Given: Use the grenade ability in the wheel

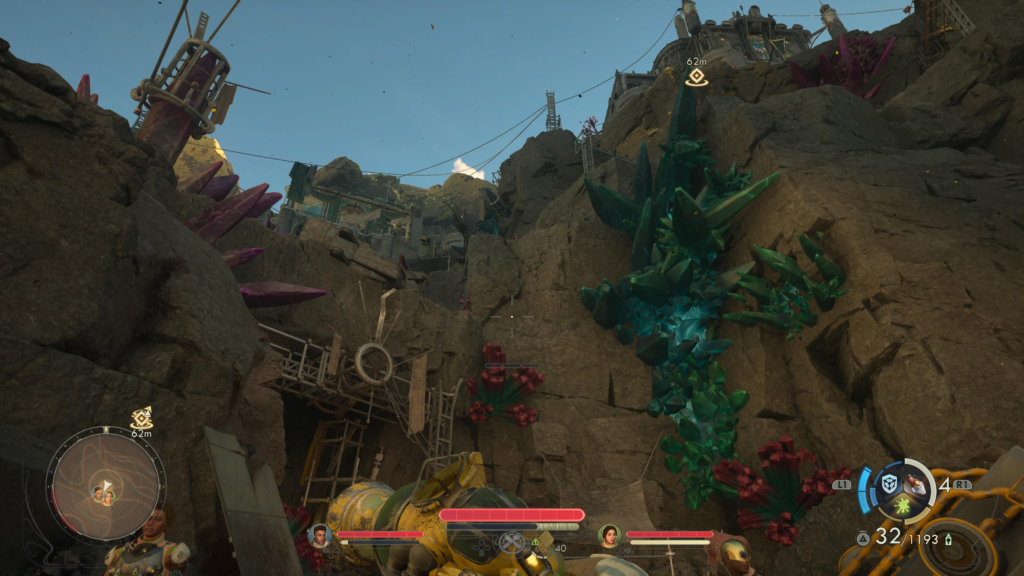Looking at the screenshot, I should [x=917, y=481].
